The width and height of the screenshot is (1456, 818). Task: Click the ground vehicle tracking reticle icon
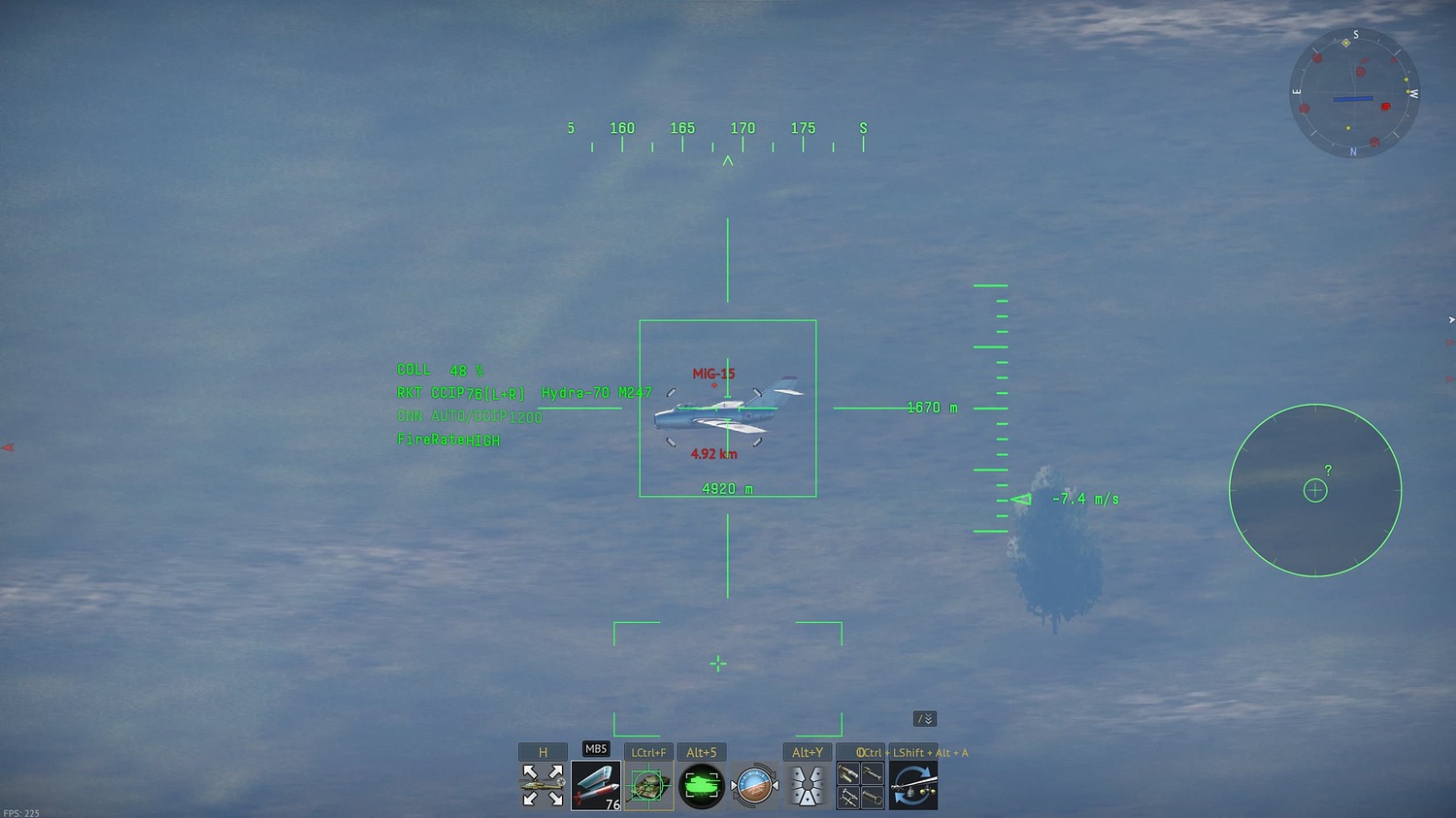click(x=648, y=786)
